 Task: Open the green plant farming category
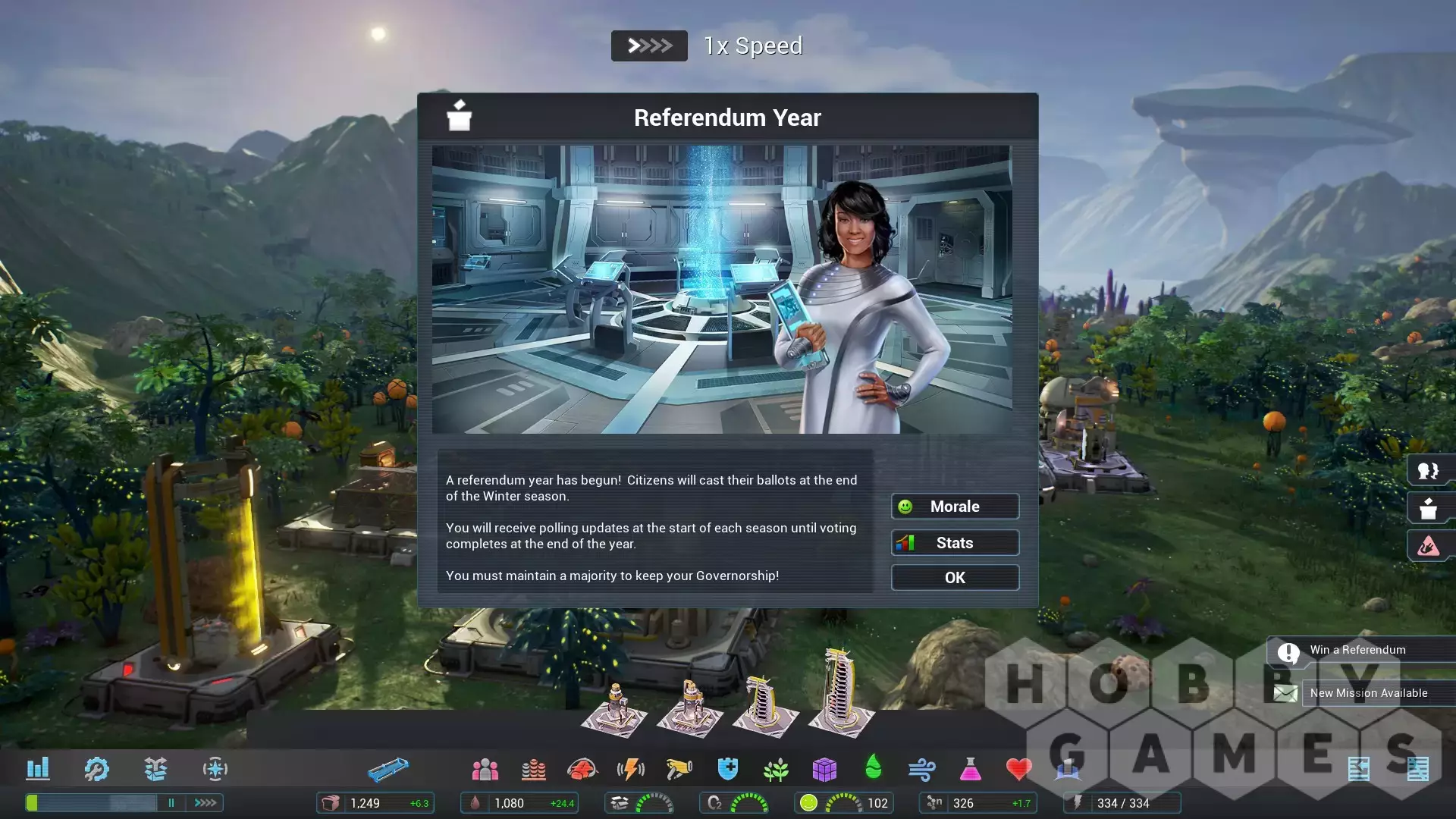point(776,770)
